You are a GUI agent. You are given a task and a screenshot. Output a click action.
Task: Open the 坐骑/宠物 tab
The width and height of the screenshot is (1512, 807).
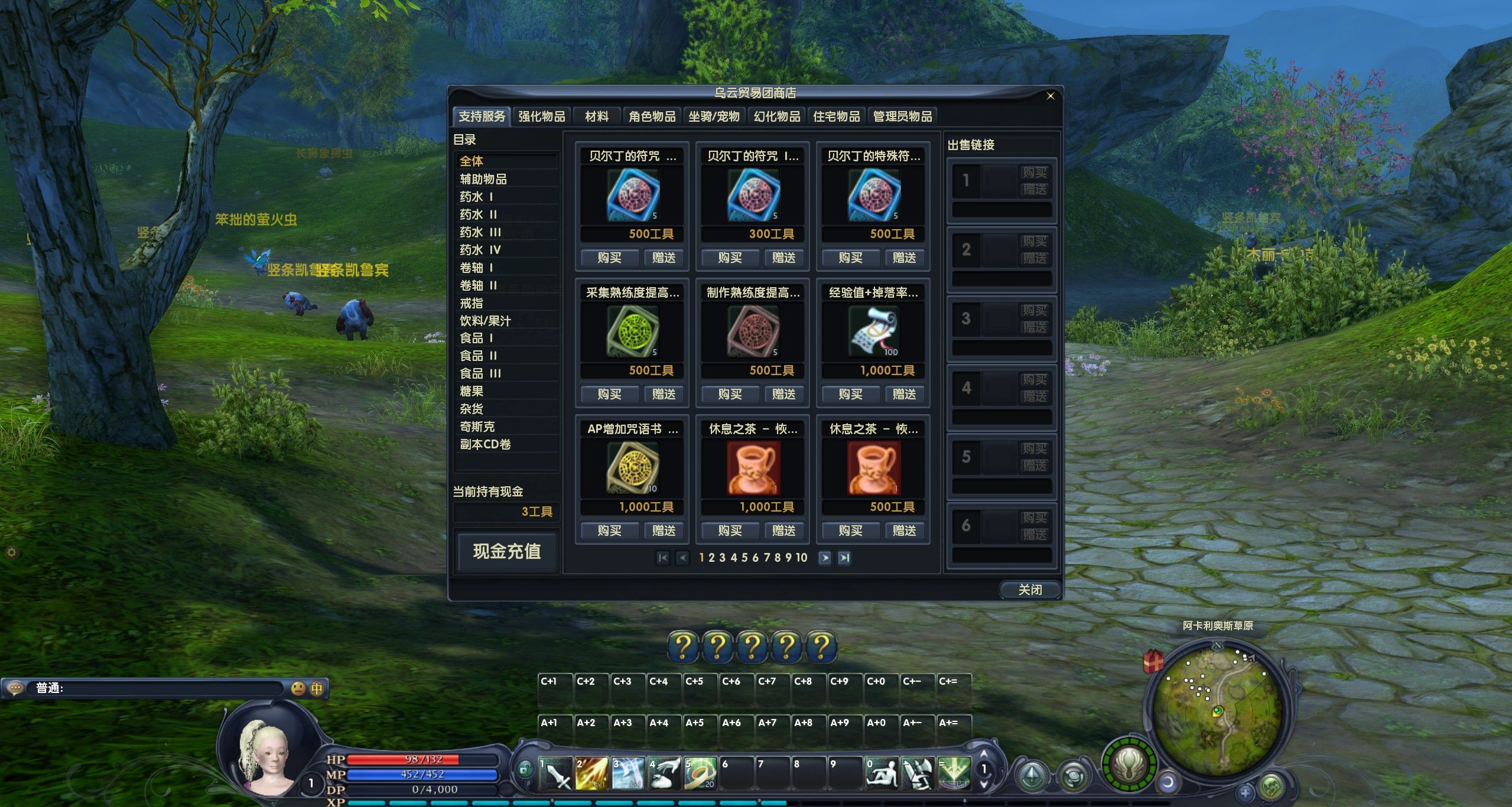(714, 116)
